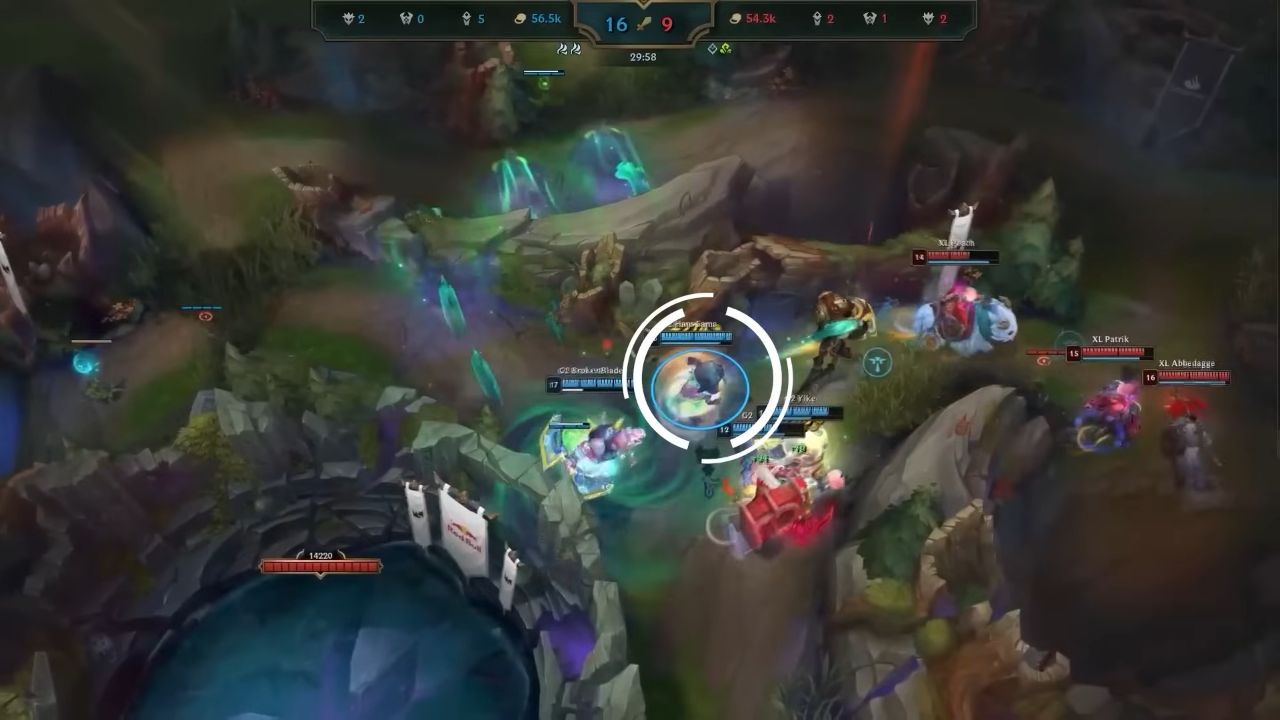1280x720 pixels.
Task: Click the blue team gold coin icon
Action: click(x=519, y=18)
